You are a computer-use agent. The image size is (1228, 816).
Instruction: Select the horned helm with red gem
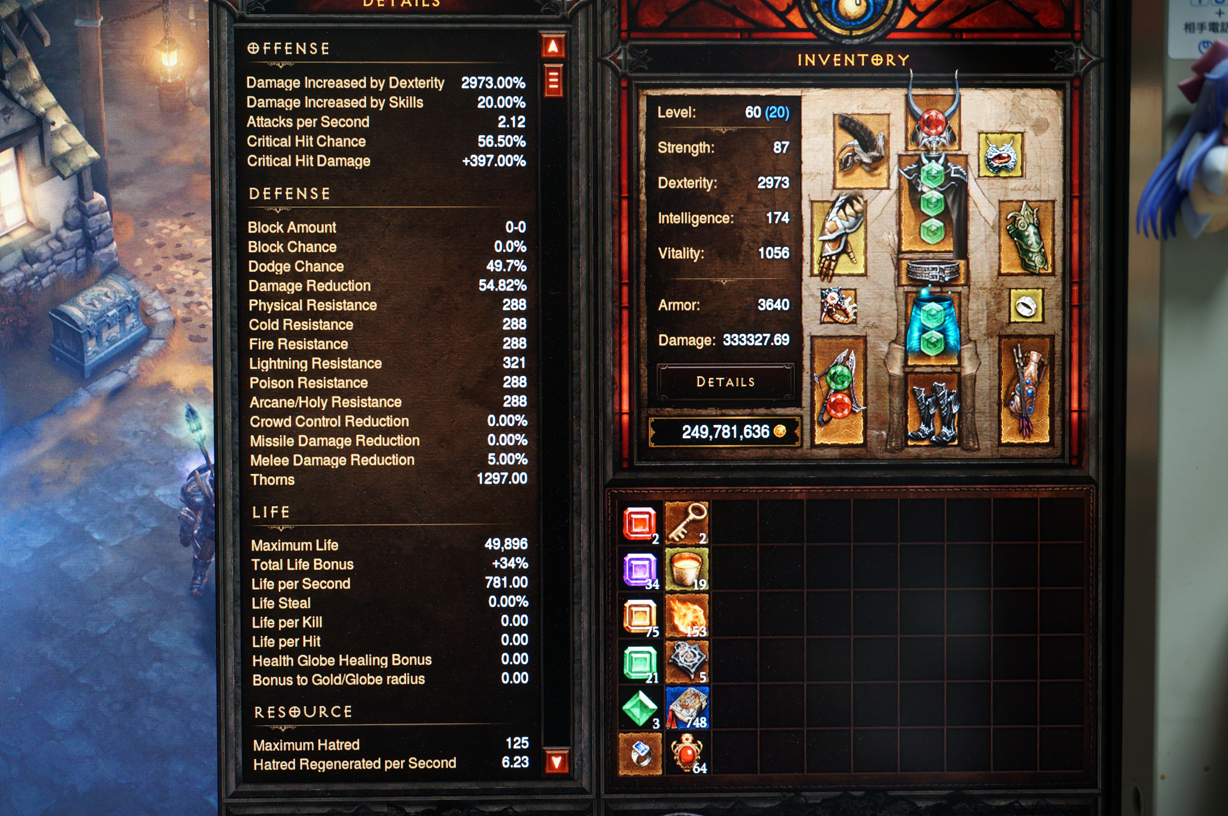click(932, 120)
